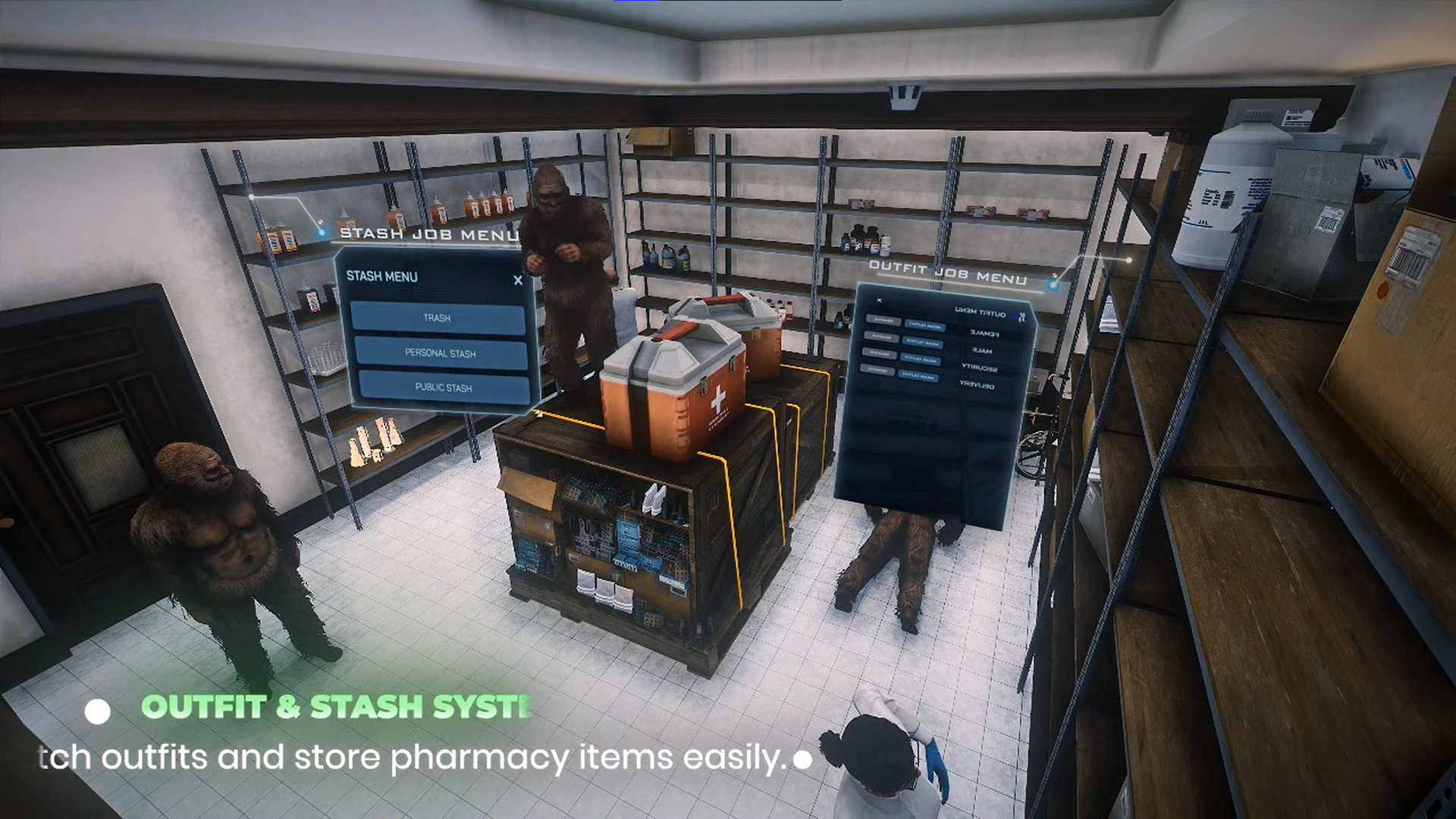Screen dimensions: 1456x819
Task: Close the Stash Menu panel
Action: pyautogui.click(x=518, y=281)
